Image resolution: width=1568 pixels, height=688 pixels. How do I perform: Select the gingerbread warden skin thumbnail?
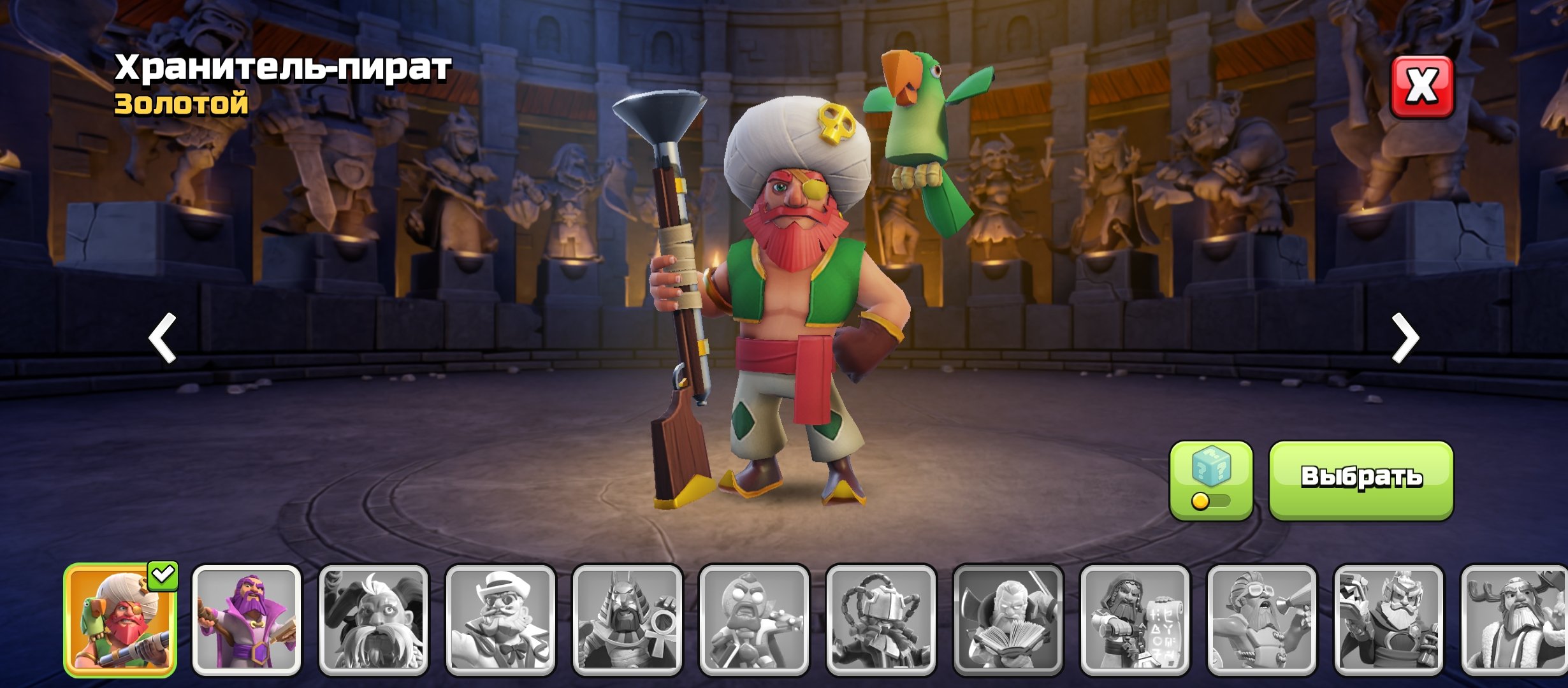click(x=754, y=620)
